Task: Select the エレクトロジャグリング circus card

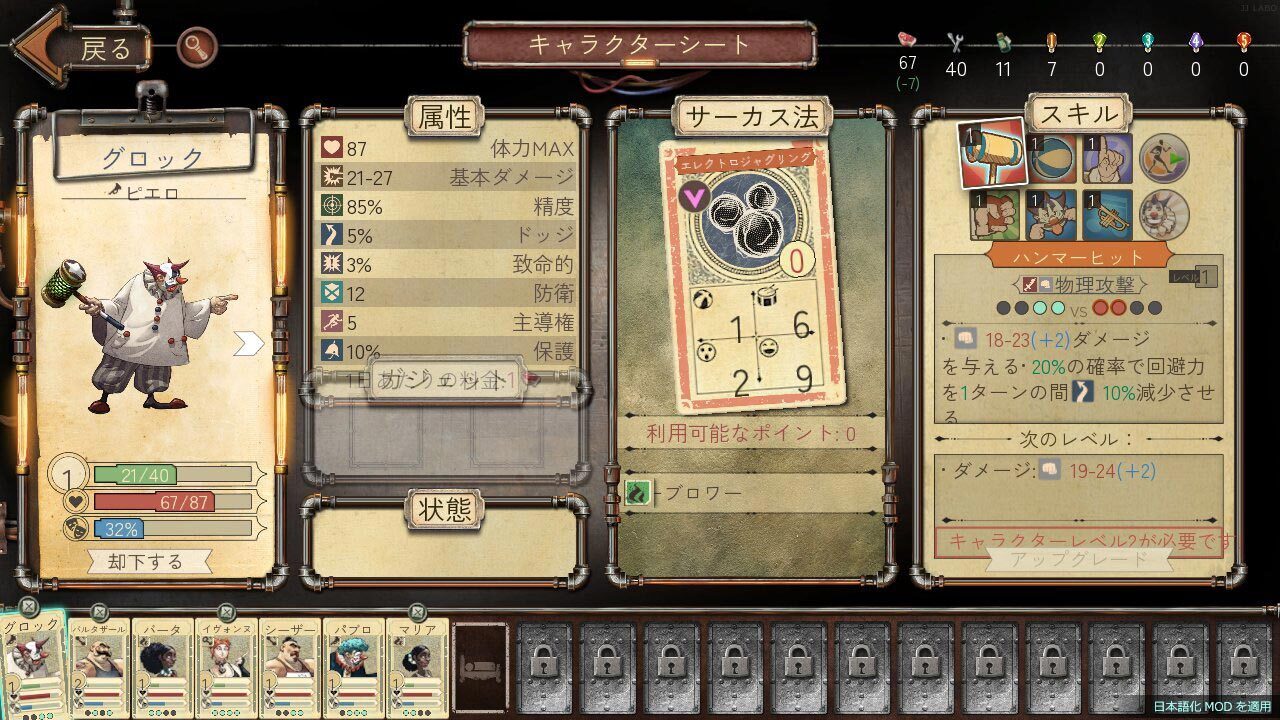Action: (749, 275)
